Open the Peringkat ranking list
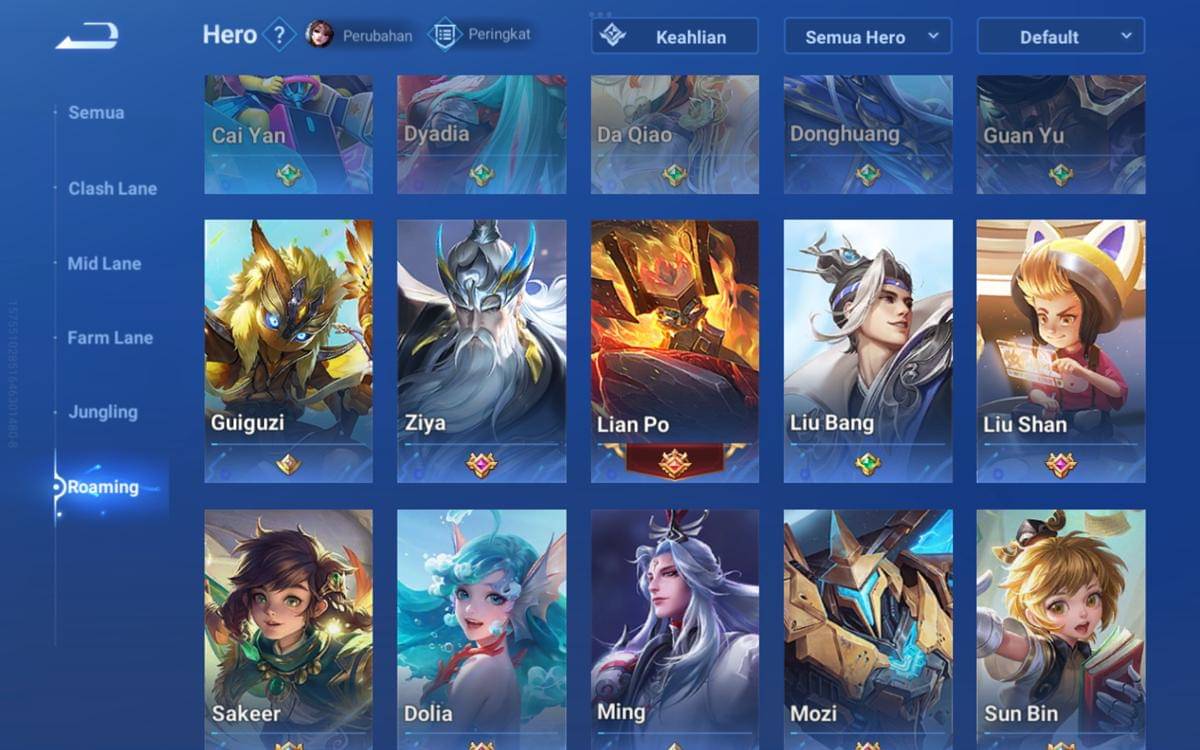The image size is (1200, 750). 480,35
